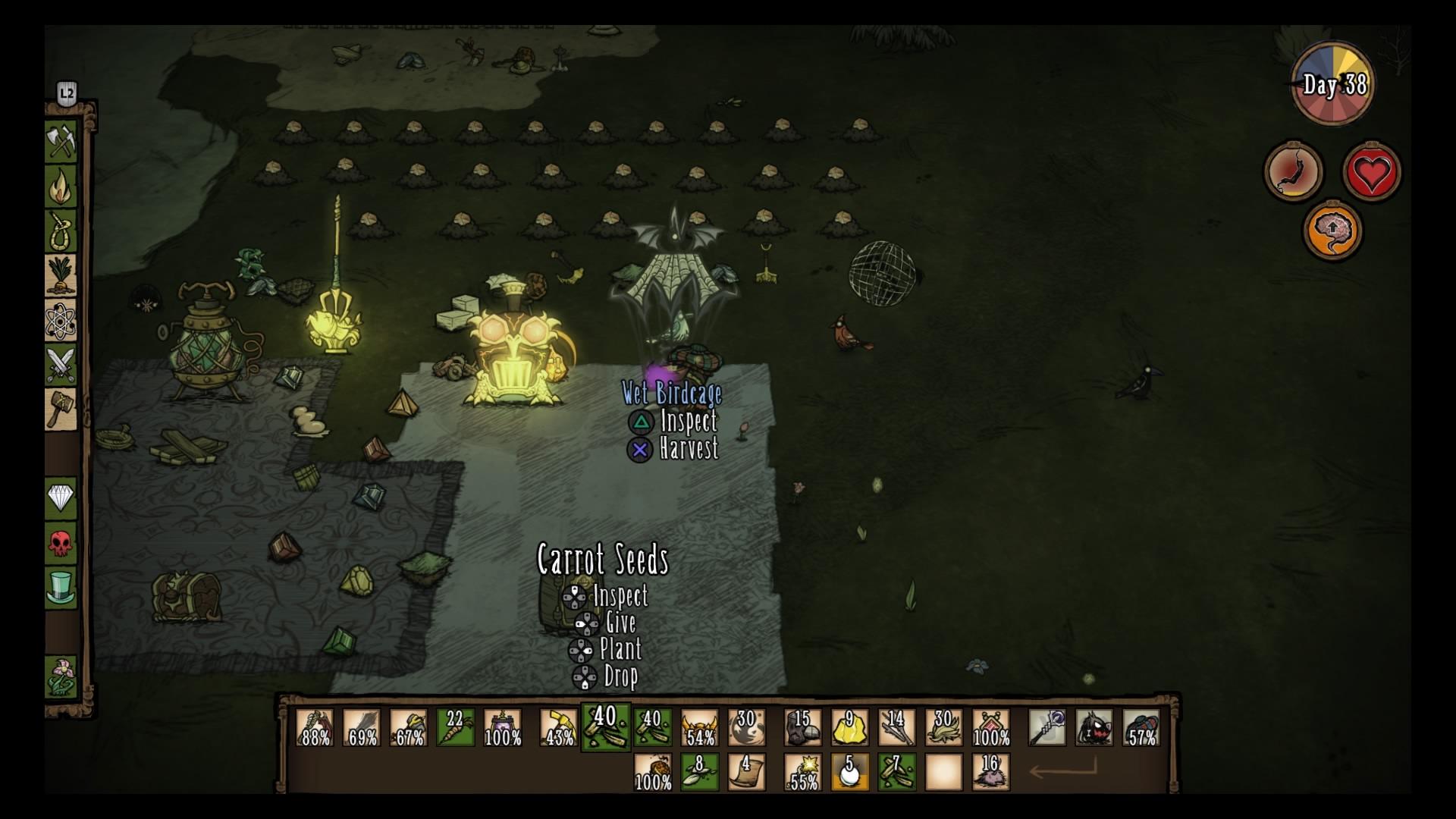Select the equipped backpack slot at 57%
The width and height of the screenshot is (1456, 819).
pyautogui.click(x=1141, y=727)
